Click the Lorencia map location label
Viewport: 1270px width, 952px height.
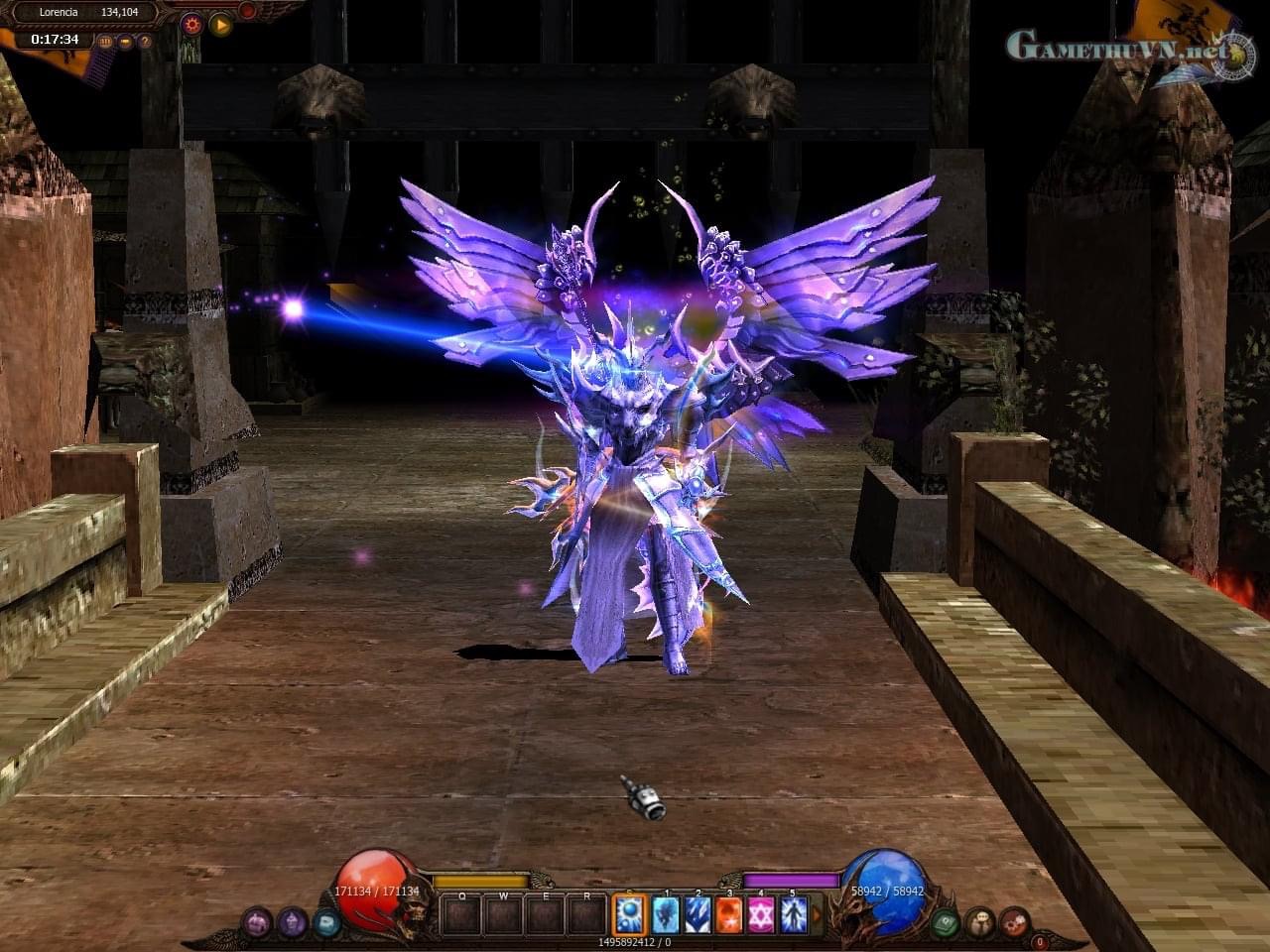[x=58, y=12]
